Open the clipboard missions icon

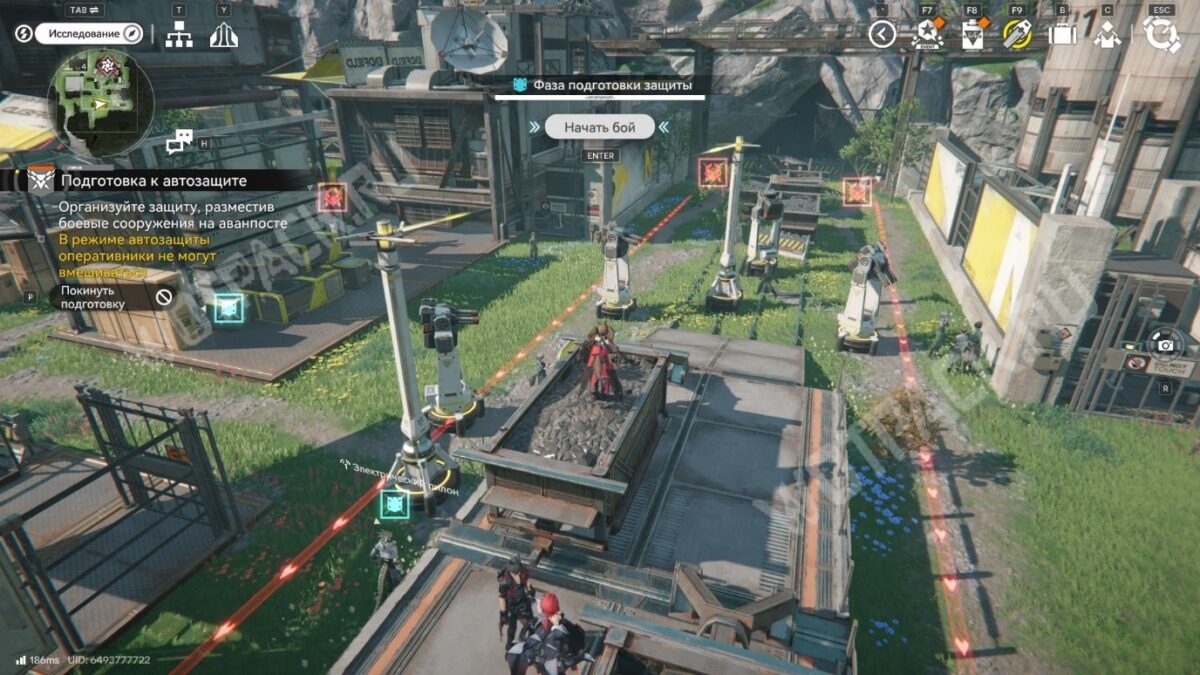tap(972, 35)
